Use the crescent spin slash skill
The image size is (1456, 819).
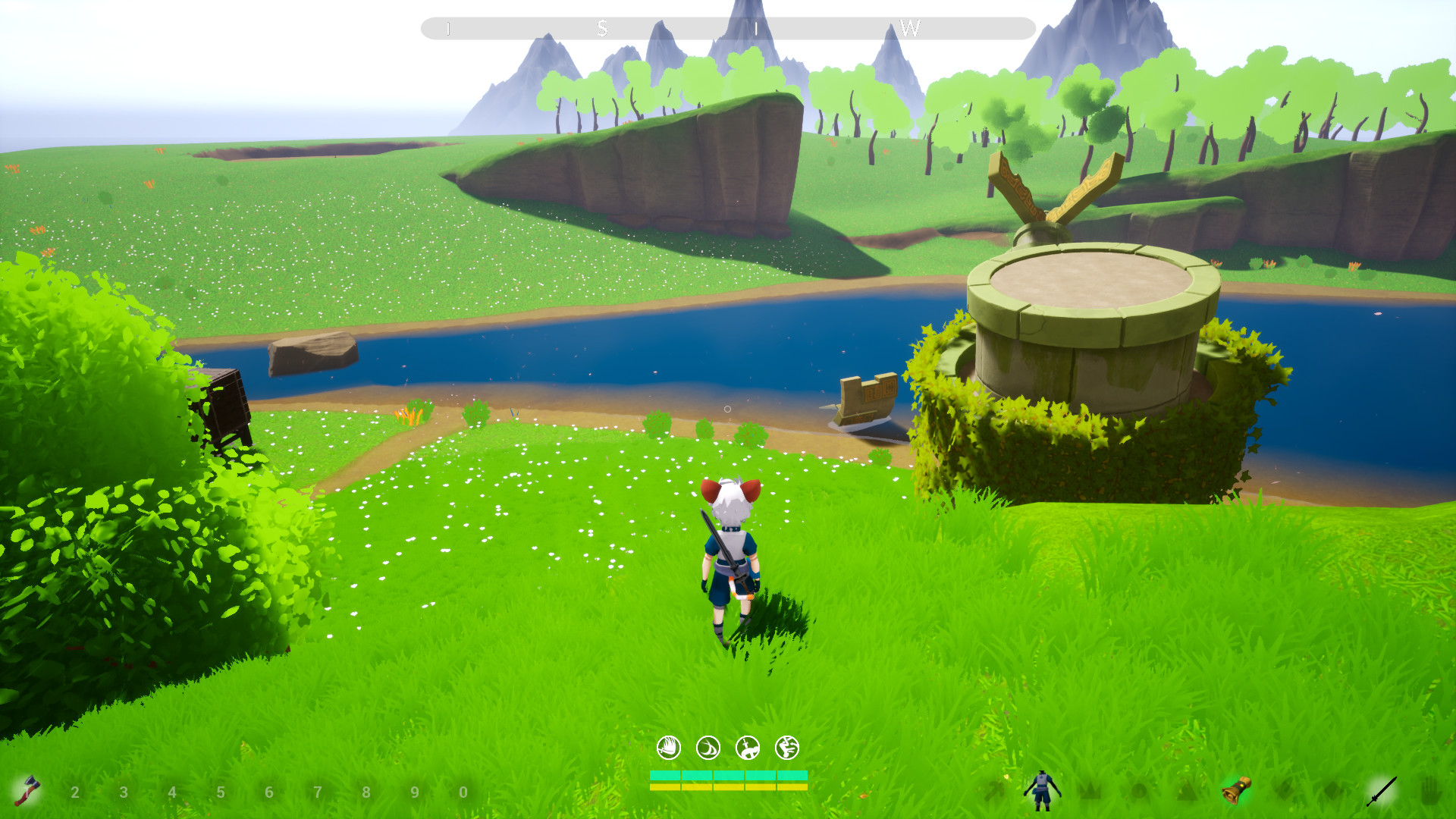708,748
